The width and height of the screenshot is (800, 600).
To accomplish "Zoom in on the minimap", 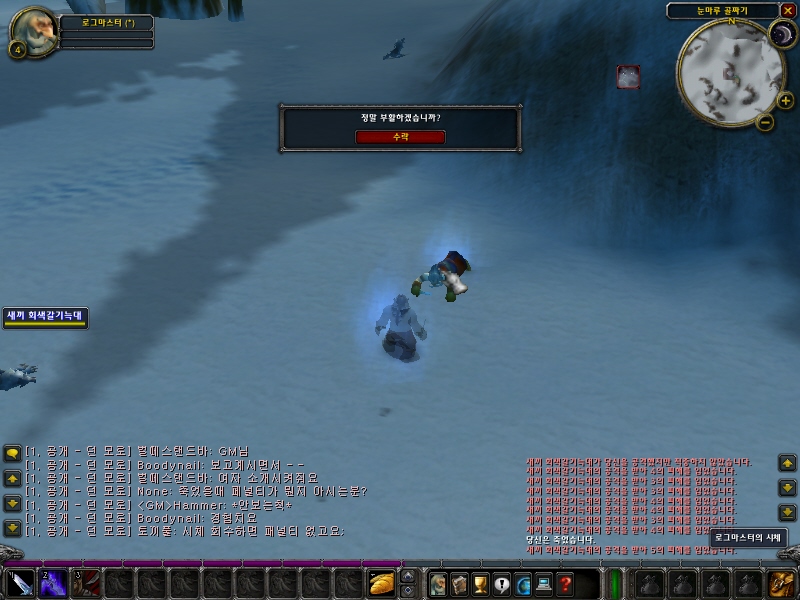I will (785, 100).
